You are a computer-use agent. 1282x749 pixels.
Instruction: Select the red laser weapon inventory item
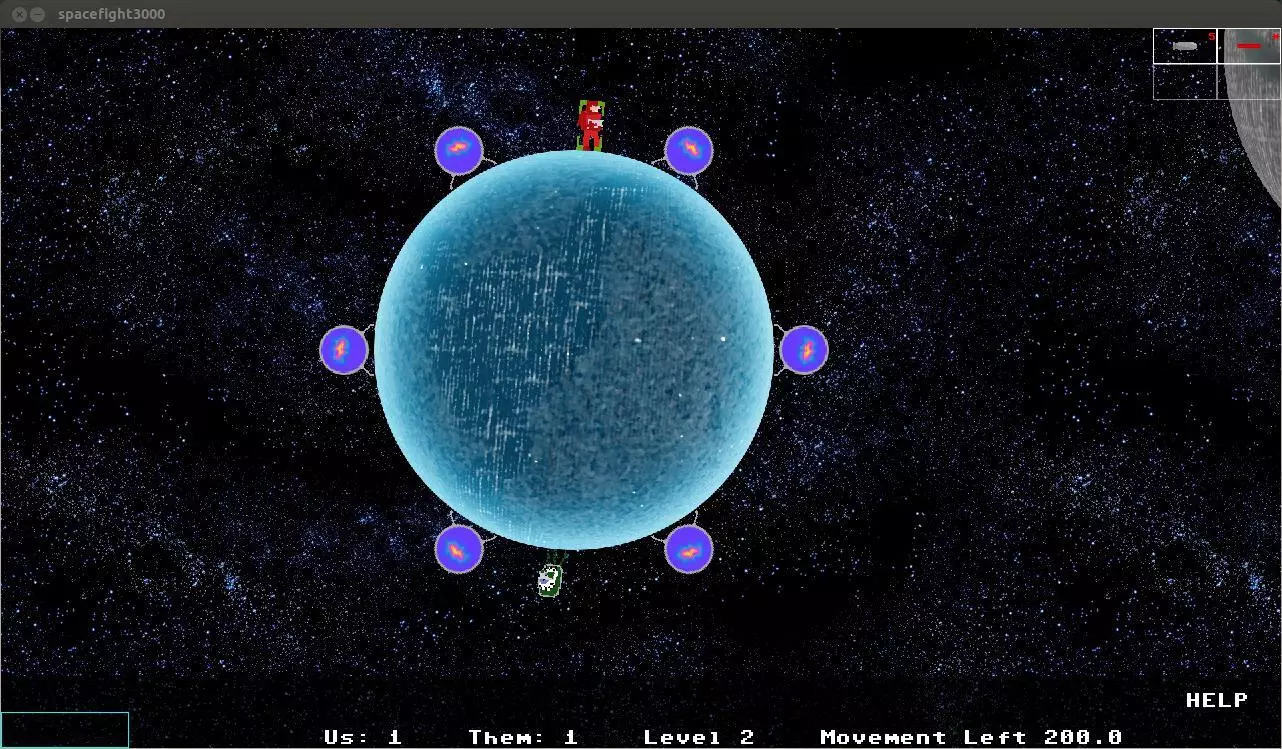[x=1248, y=46]
